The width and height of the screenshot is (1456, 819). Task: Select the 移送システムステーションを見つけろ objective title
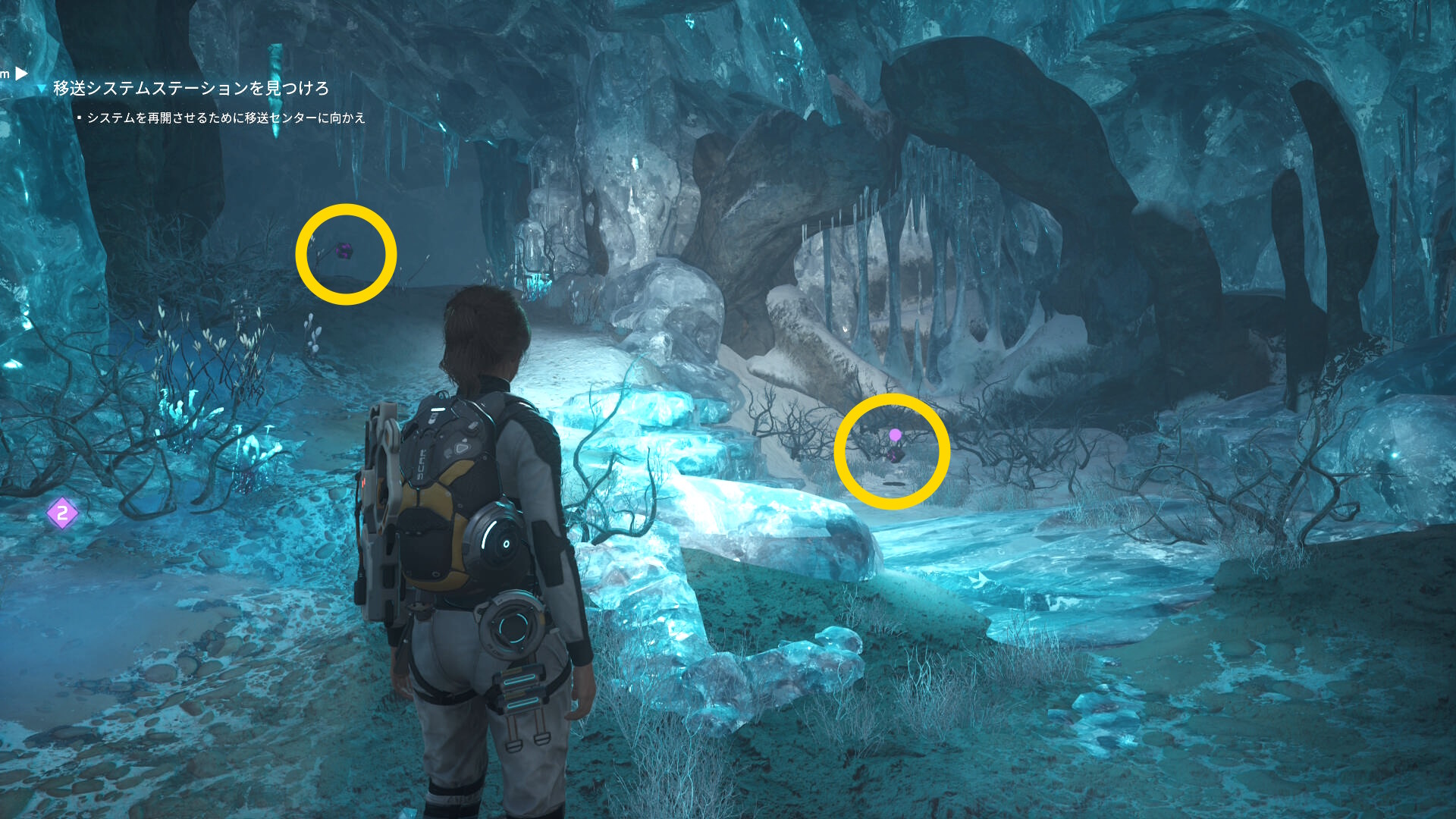190,89
